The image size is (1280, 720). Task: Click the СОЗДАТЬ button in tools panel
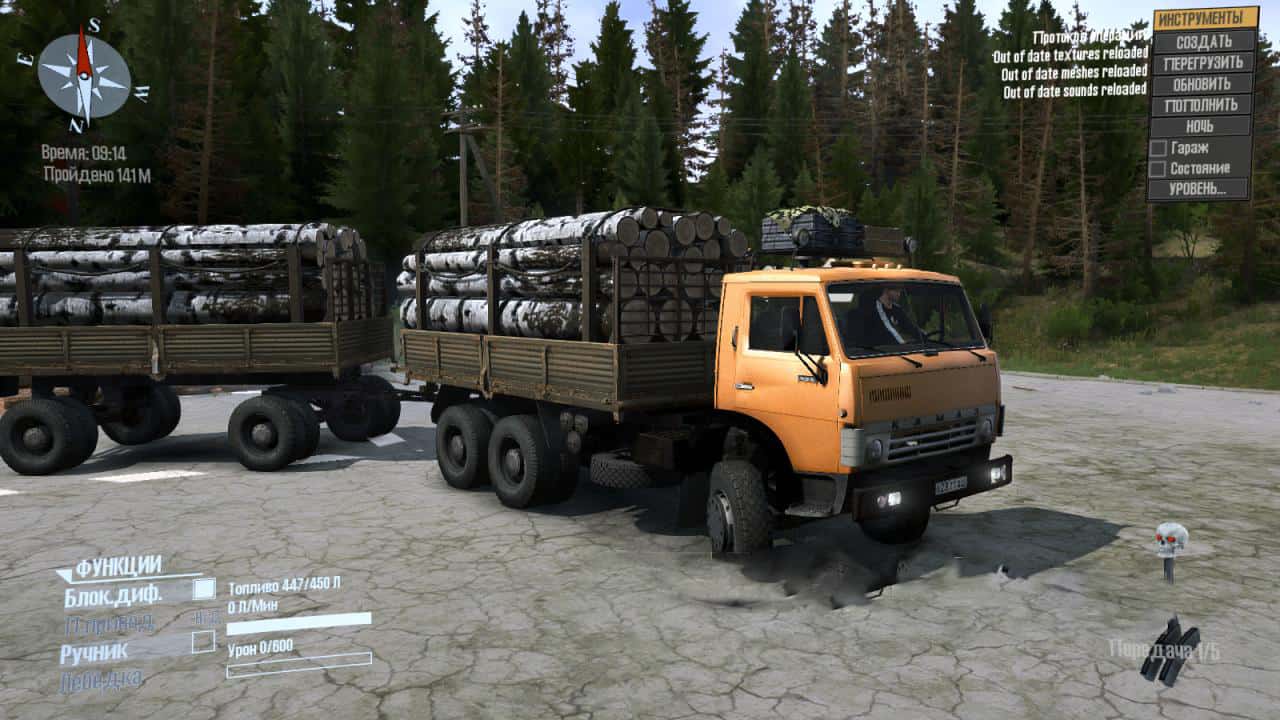[x=1203, y=41]
